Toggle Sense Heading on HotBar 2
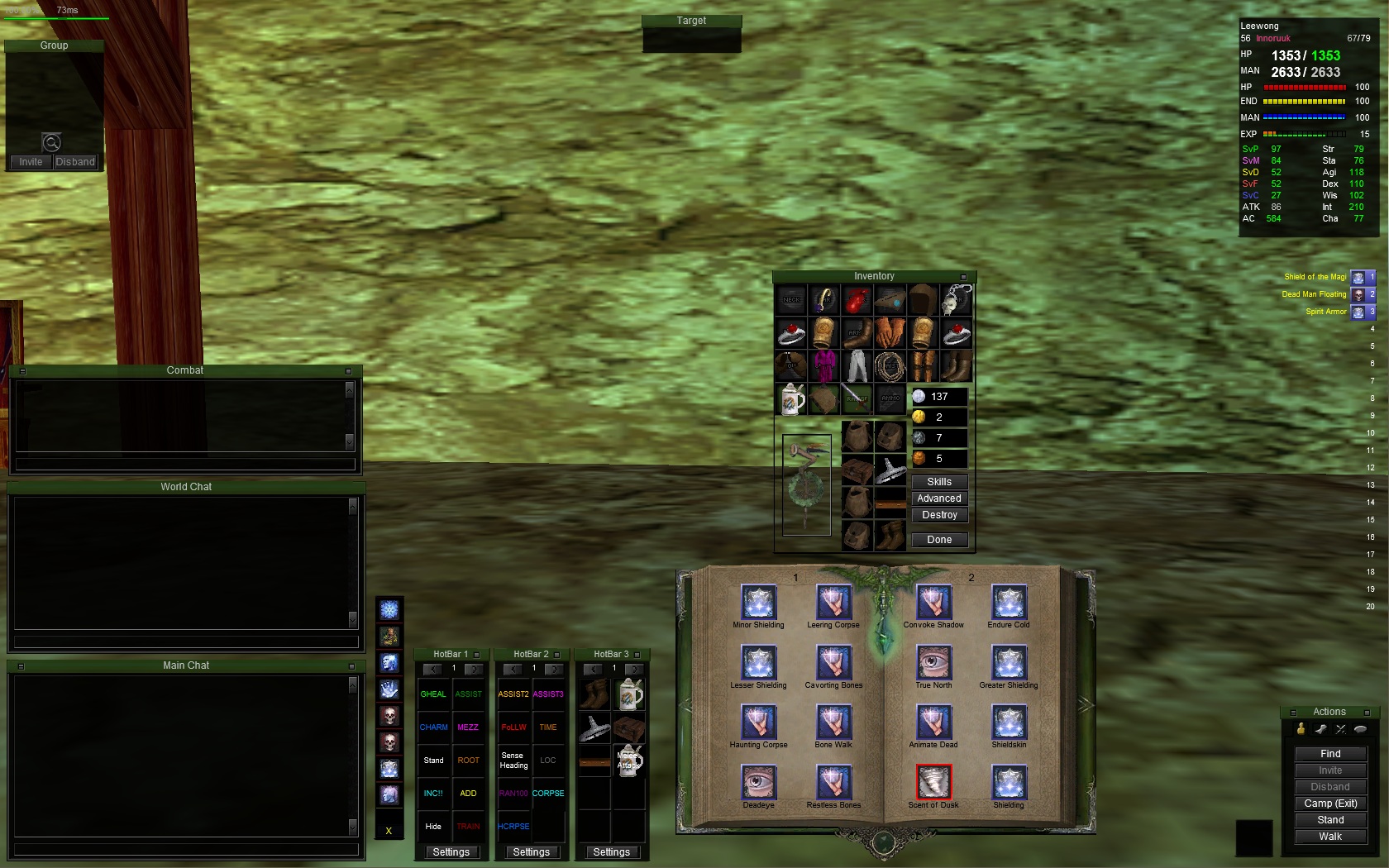This screenshot has height=868, width=1389. pyautogui.click(x=513, y=761)
